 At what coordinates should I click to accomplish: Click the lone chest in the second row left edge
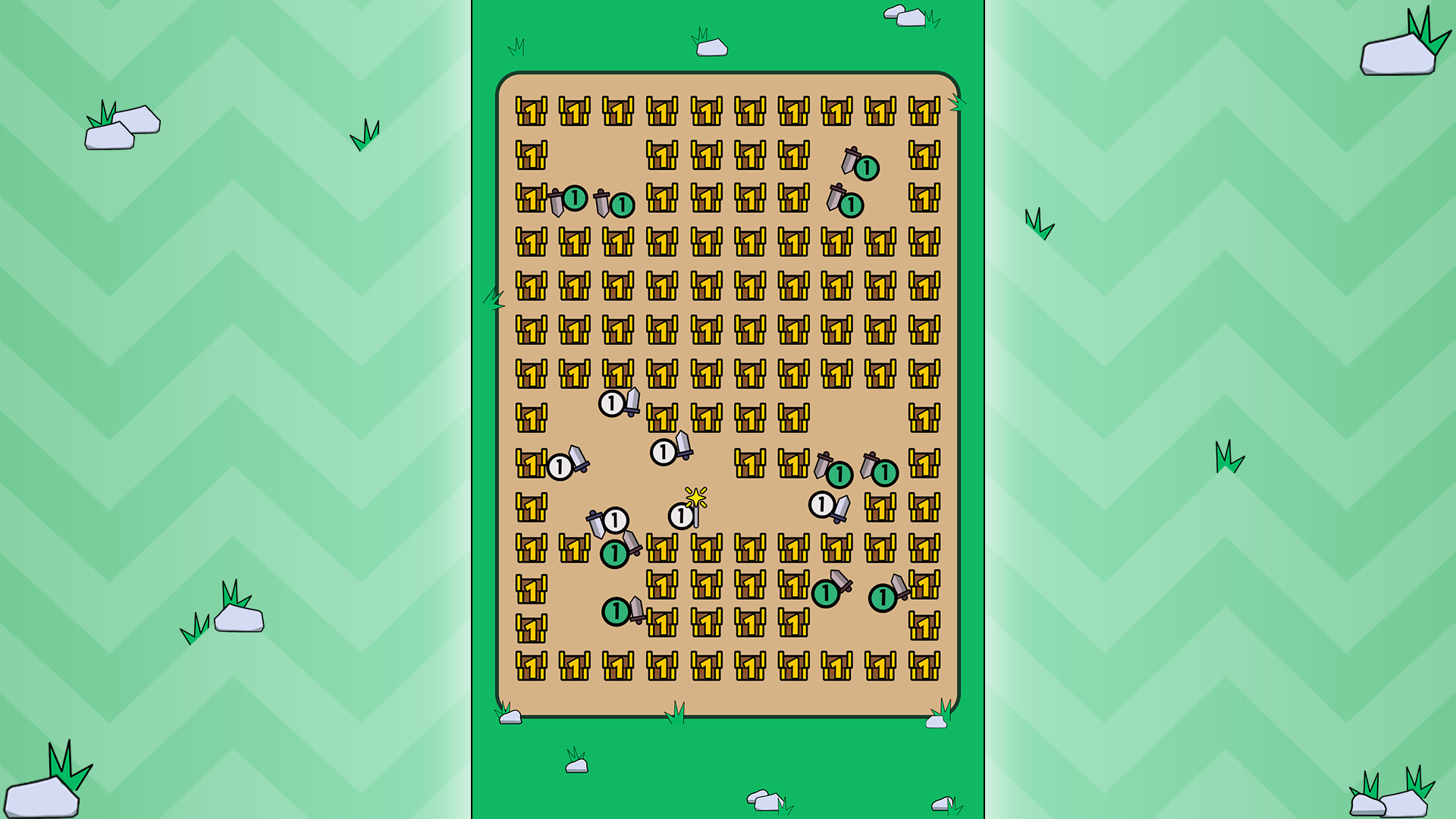[529, 155]
